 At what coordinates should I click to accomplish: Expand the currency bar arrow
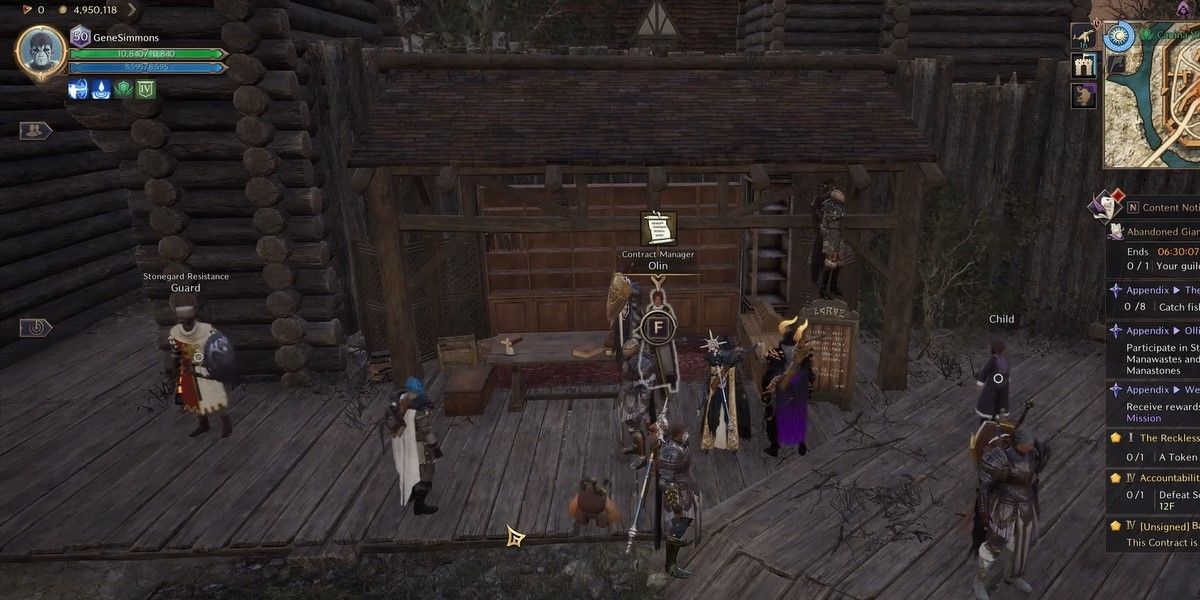[x=131, y=10]
